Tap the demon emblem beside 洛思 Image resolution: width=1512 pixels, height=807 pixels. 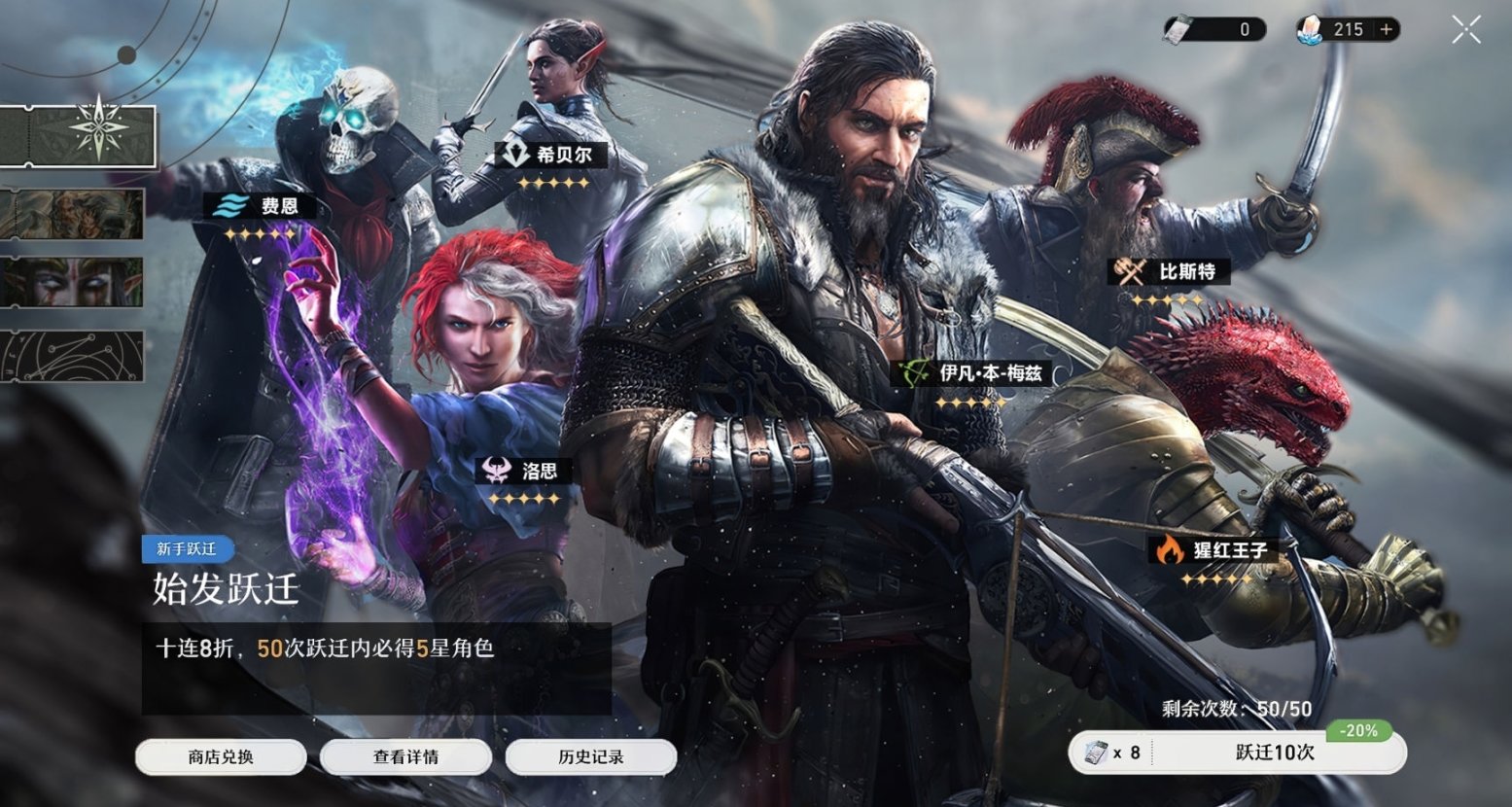point(496,468)
